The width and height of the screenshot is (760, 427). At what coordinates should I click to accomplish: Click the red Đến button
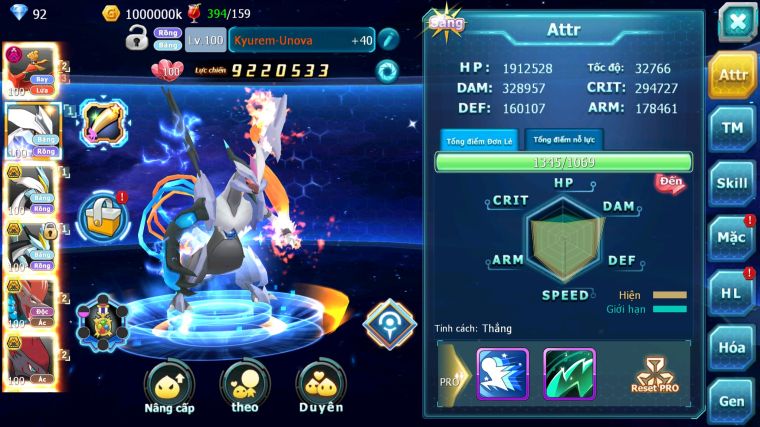[x=669, y=183]
